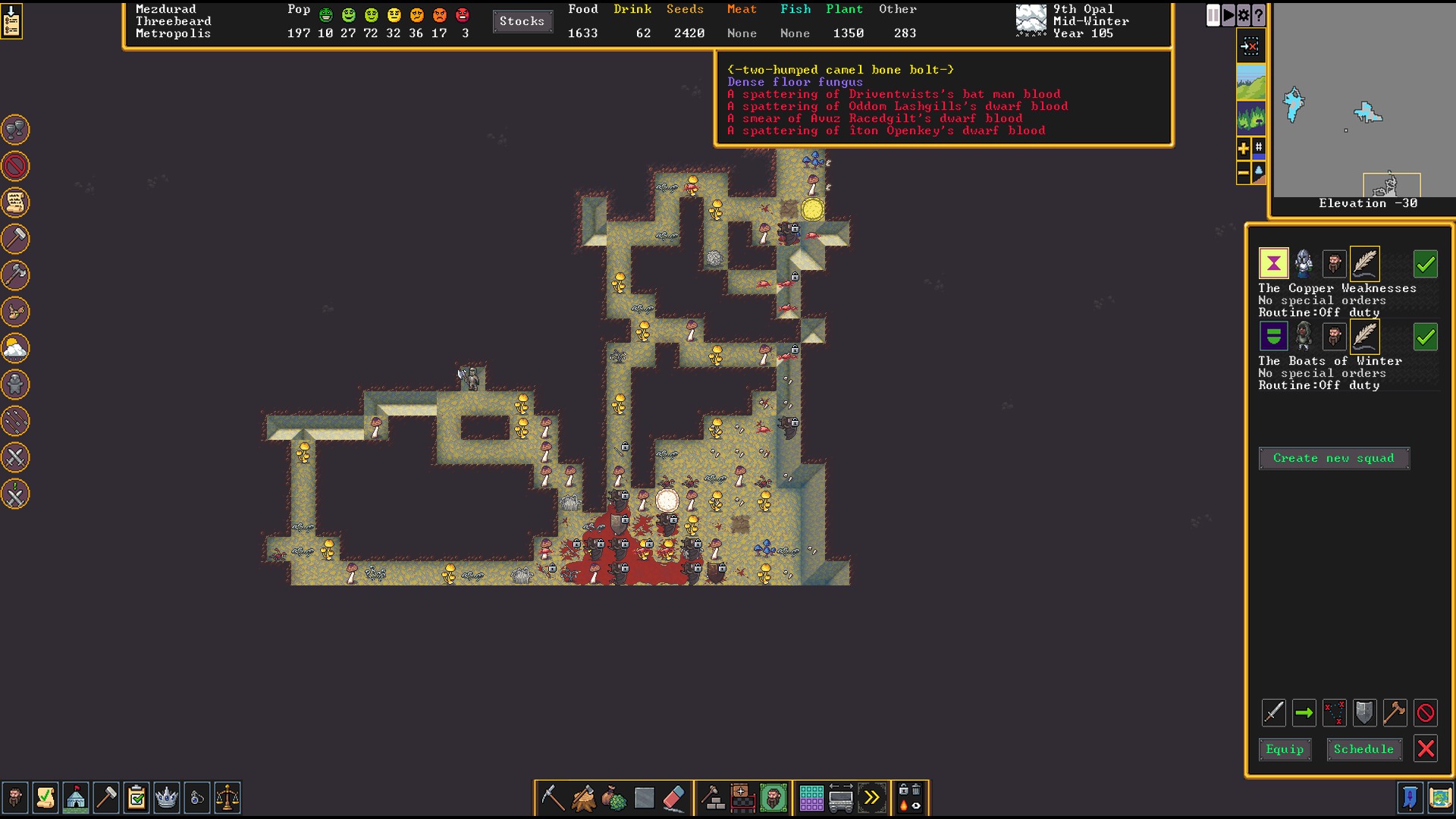
Task: Choose the eraser tool
Action: click(x=673, y=798)
